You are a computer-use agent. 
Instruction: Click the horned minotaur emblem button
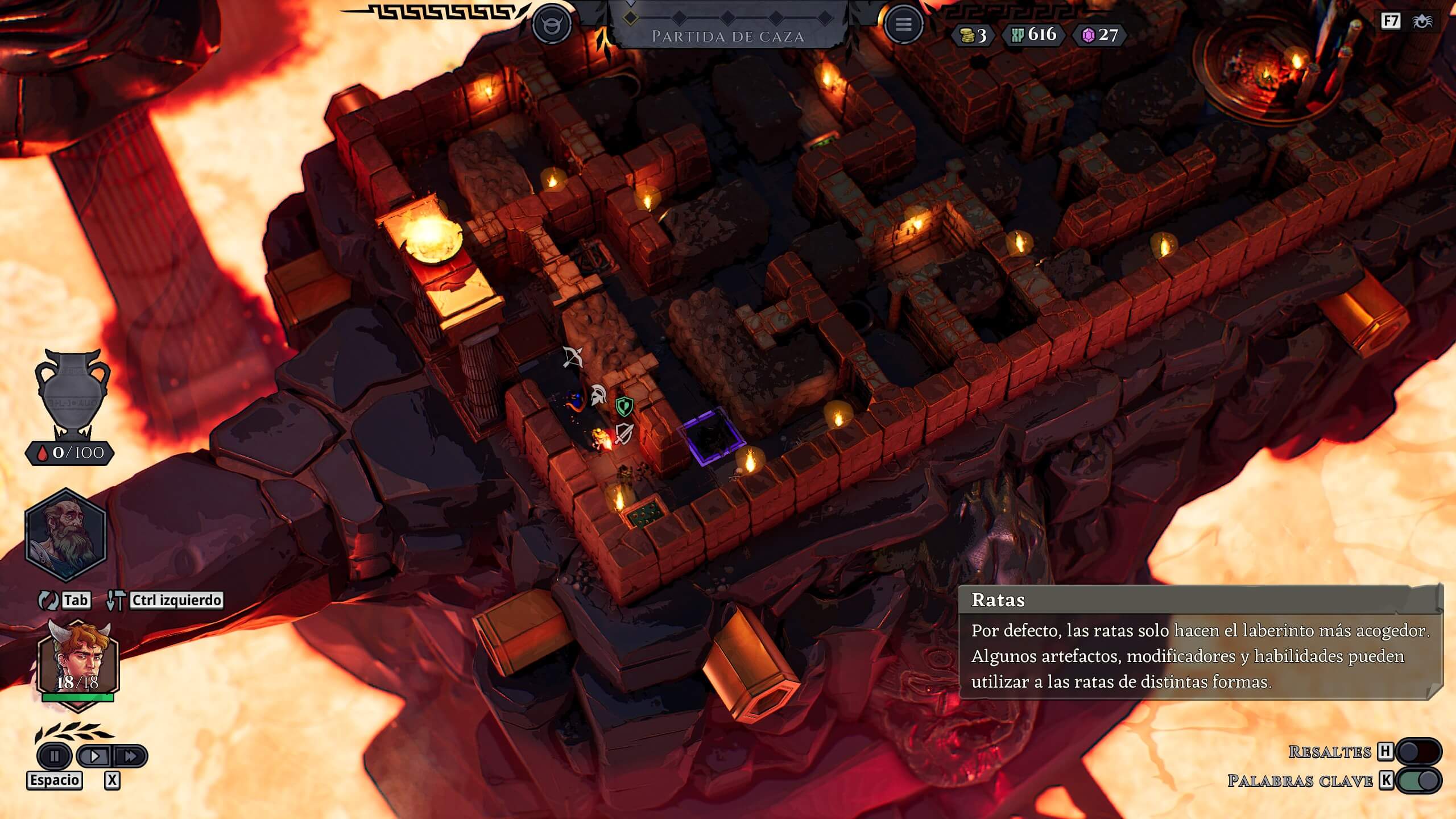551,24
